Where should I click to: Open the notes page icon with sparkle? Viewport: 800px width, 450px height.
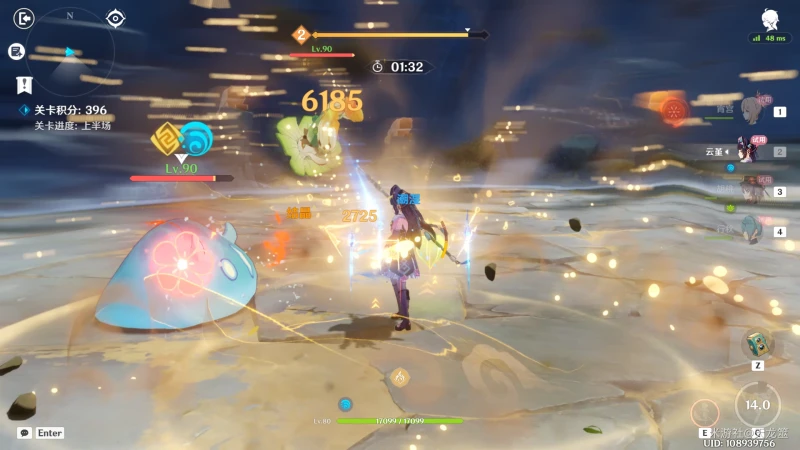click(17, 51)
